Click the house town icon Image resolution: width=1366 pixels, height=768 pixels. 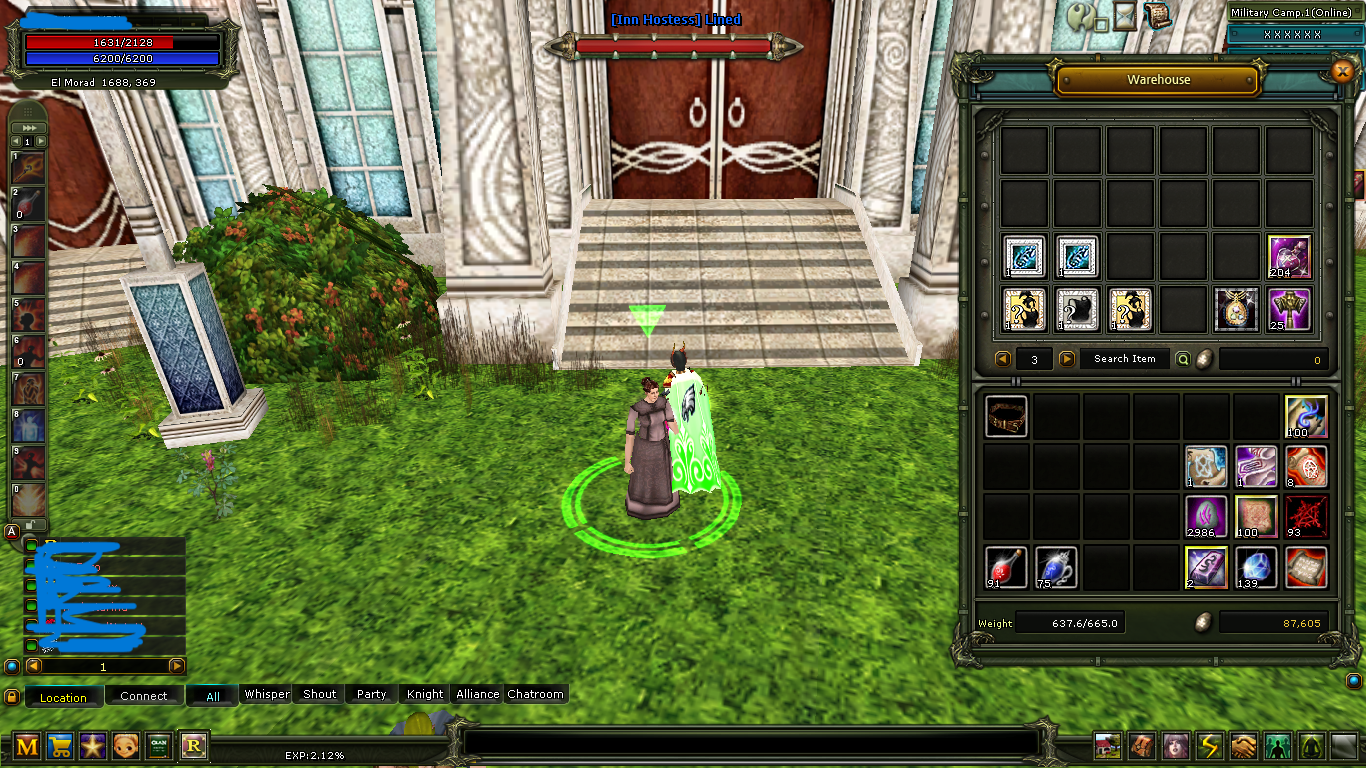[x=1106, y=746]
